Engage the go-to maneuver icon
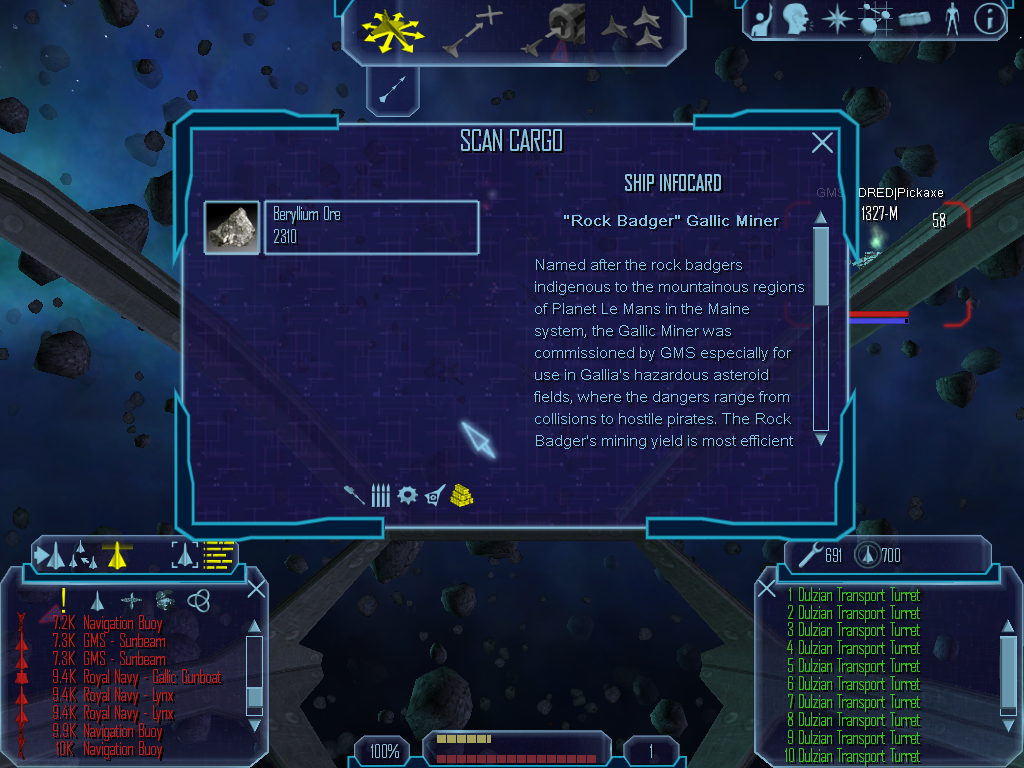The image size is (1024, 768). [469, 30]
